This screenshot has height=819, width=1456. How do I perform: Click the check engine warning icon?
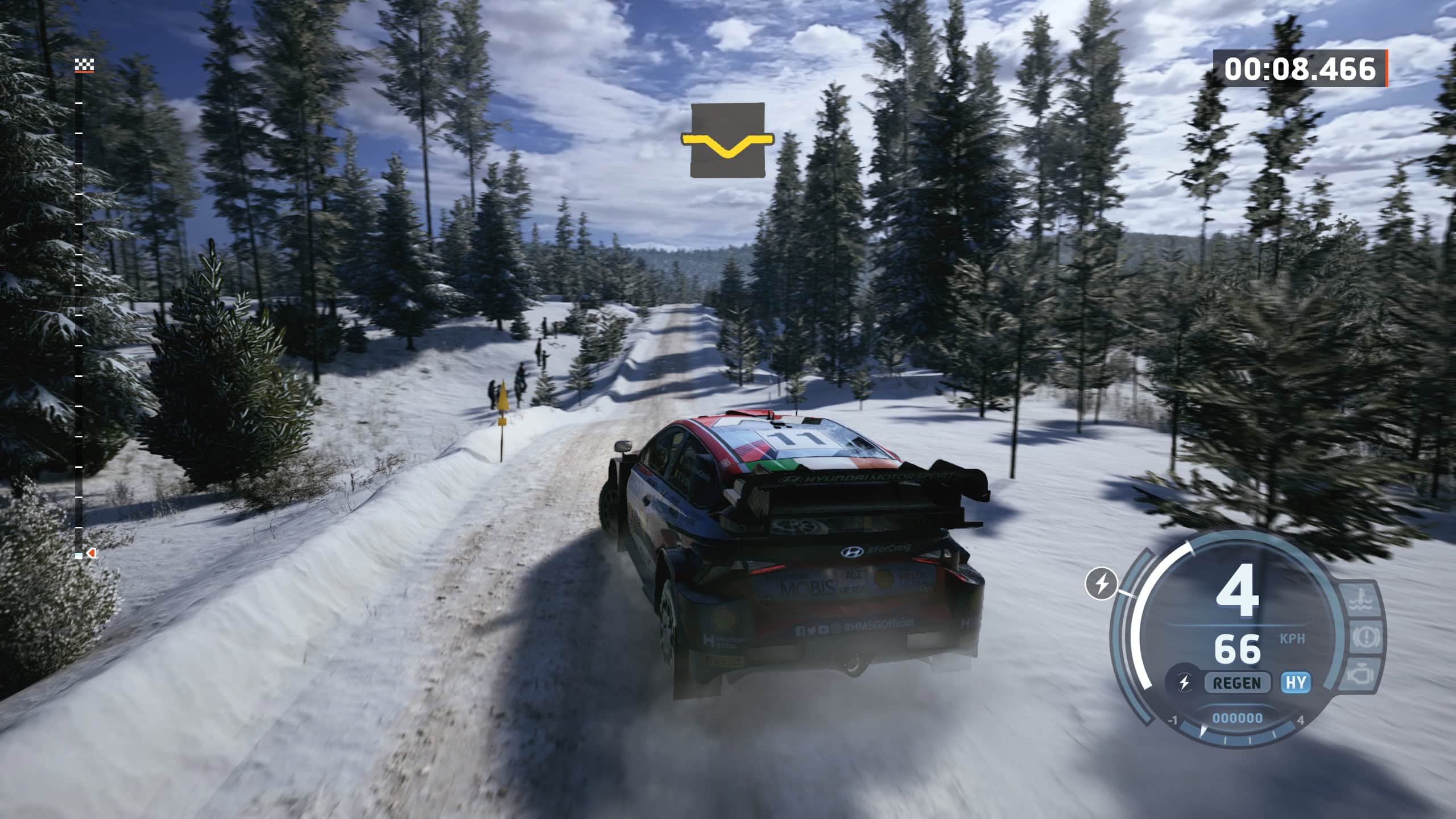tap(1362, 674)
